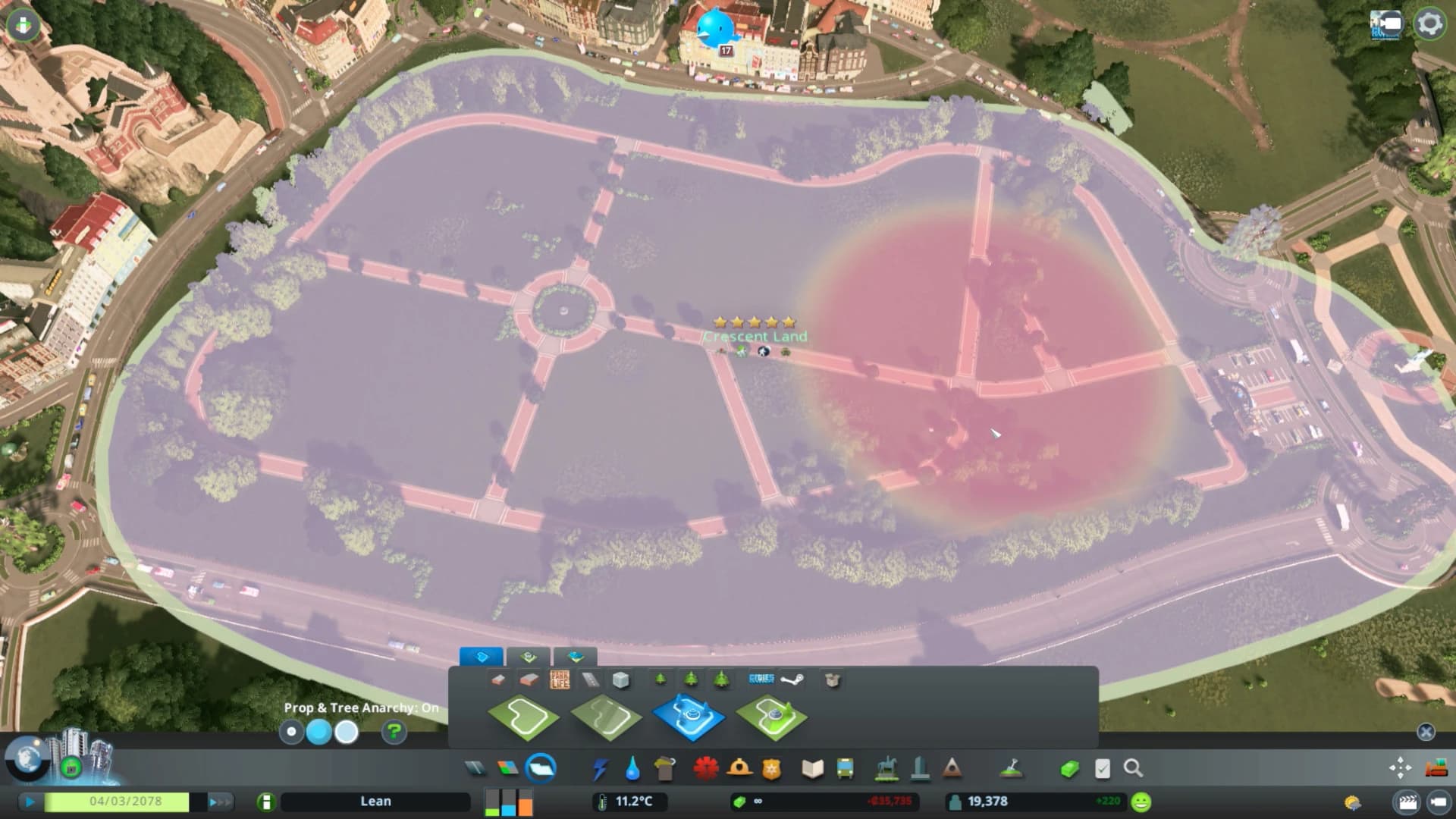Switch to the second park tool tab
Screen dimensions: 1456x819
[x=529, y=657]
